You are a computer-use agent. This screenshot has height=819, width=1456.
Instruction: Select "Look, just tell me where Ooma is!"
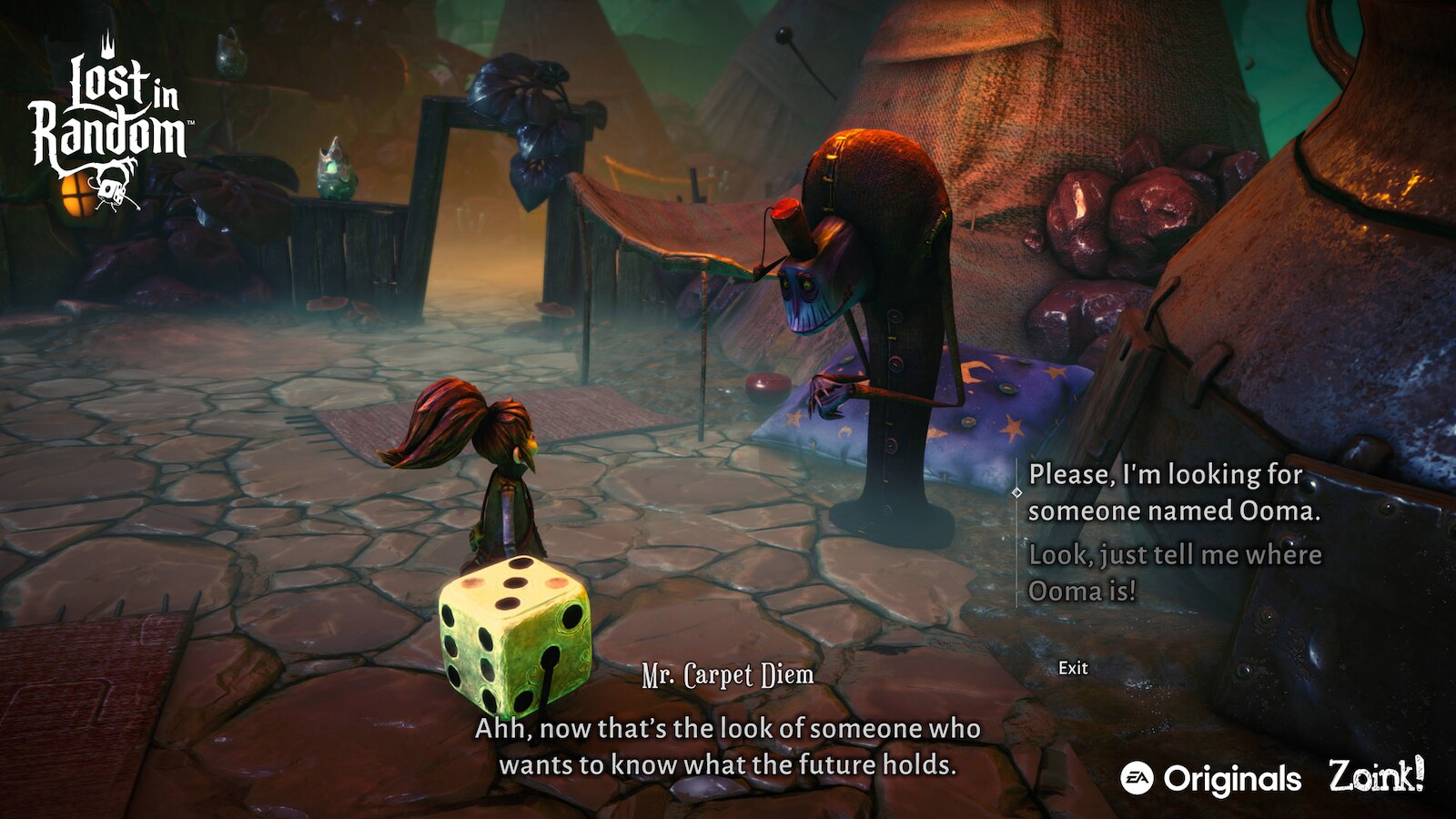click(1174, 572)
